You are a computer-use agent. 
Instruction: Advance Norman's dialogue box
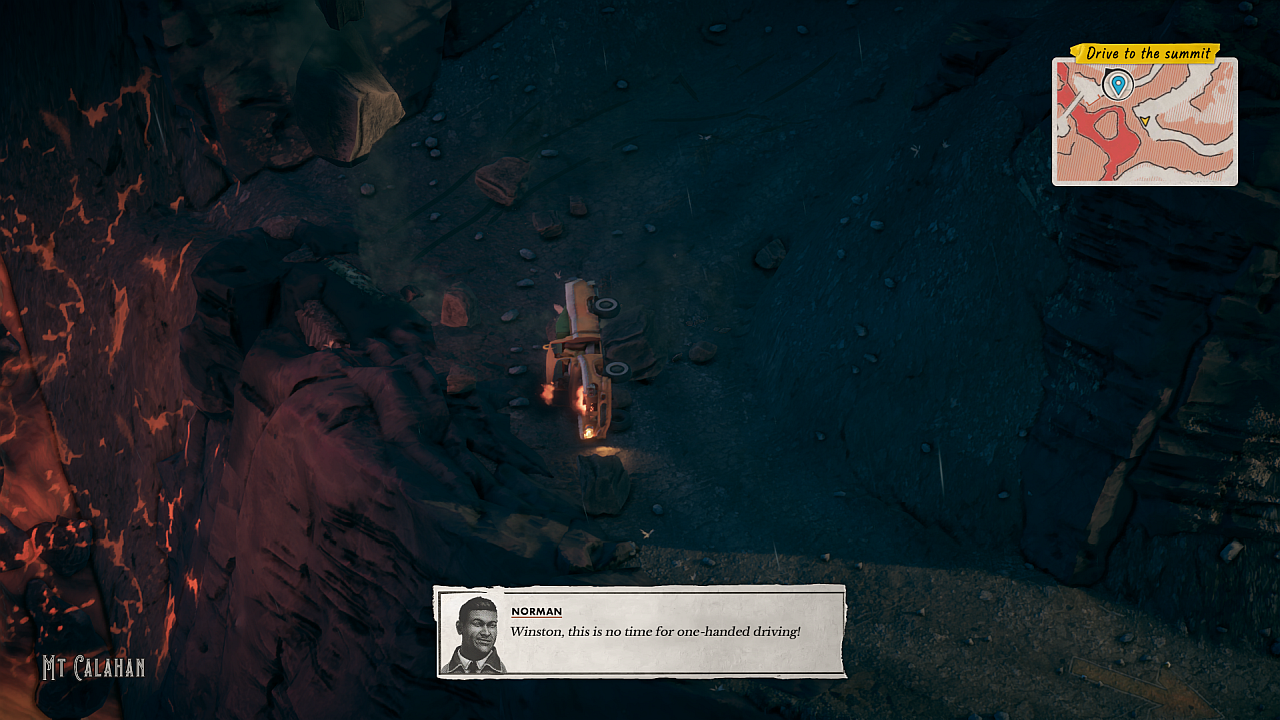click(x=640, y=632)
